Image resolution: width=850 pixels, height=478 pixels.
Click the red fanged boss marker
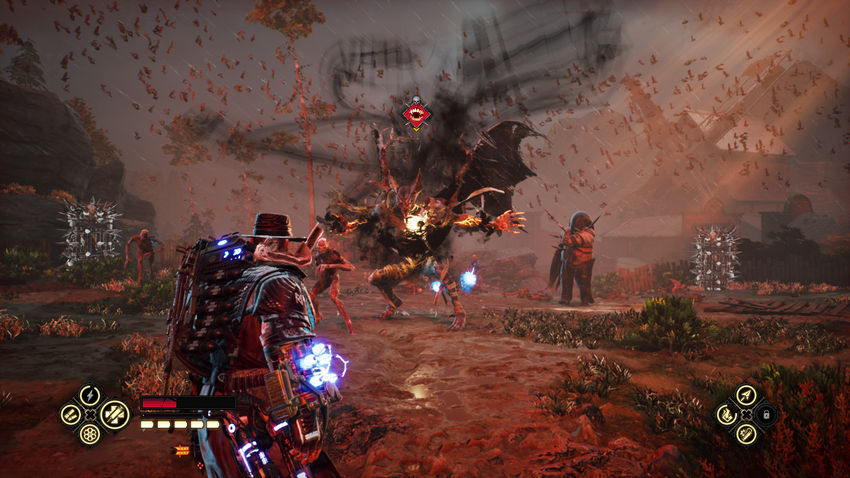pyautogui.click(x=416, y=115)
